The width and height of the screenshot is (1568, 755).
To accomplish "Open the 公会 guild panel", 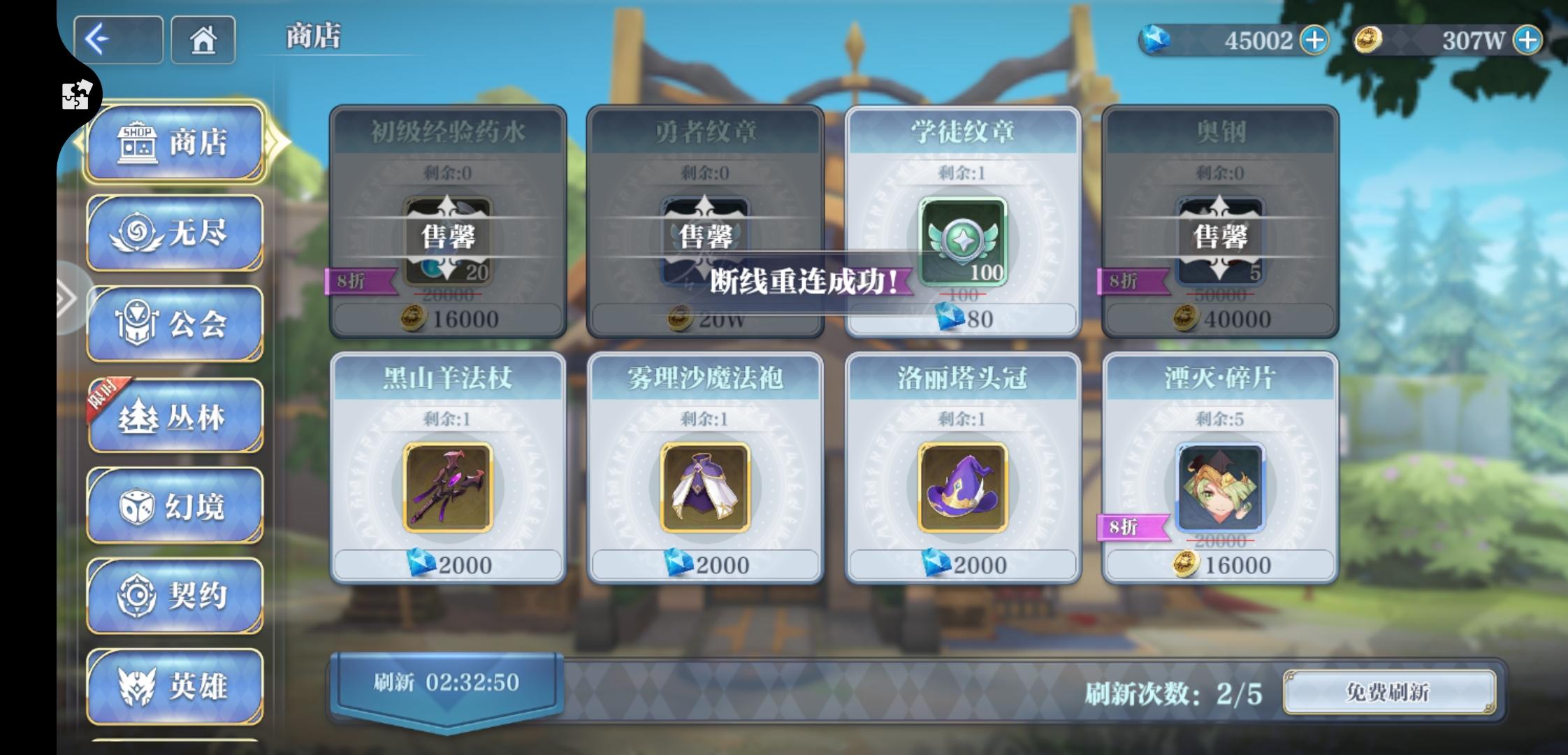I will 174,325.
